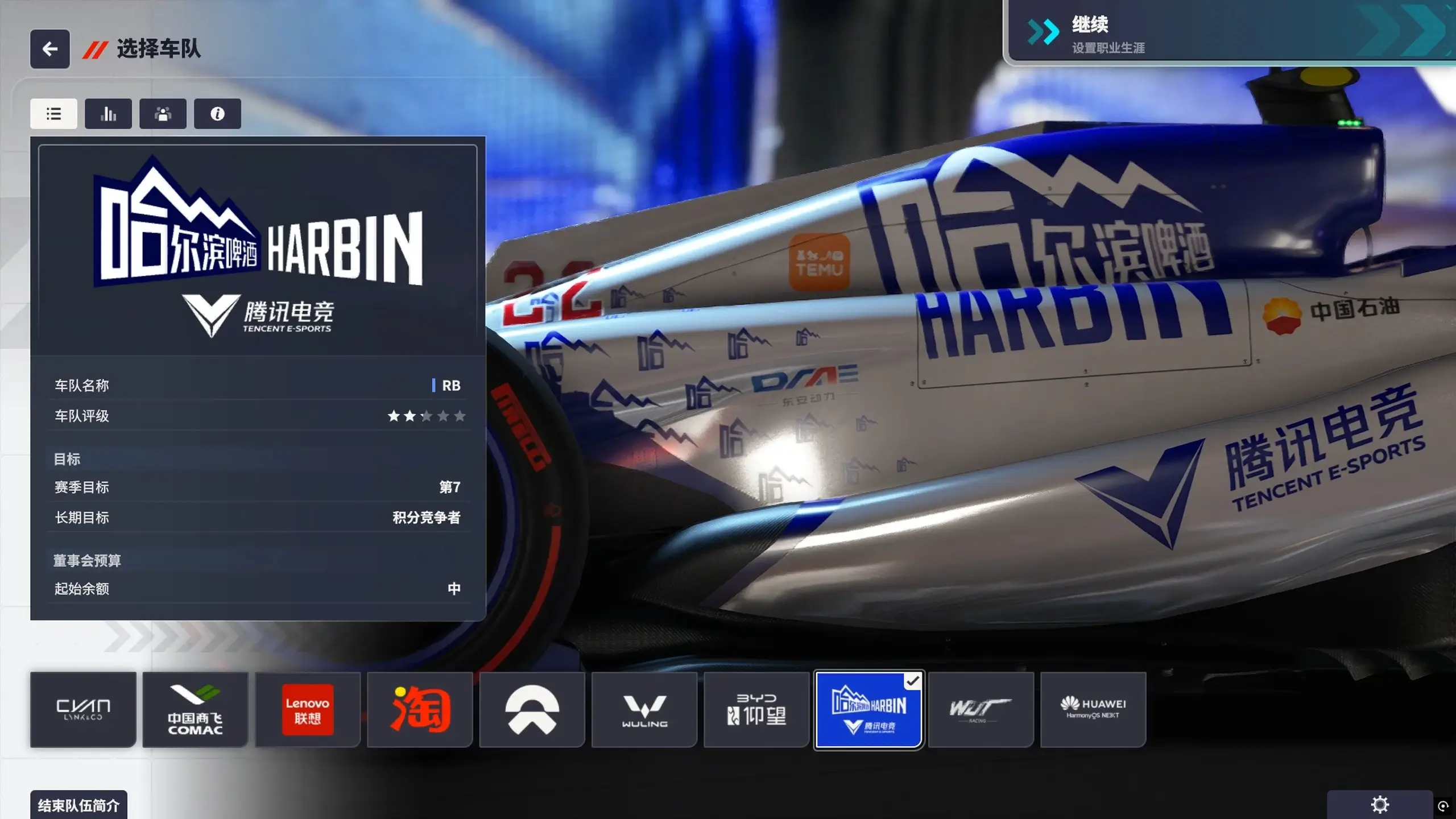Screen dimensions: 1456x819
Task: Select the Wuling team logo
Action: (x=644, y=709)
